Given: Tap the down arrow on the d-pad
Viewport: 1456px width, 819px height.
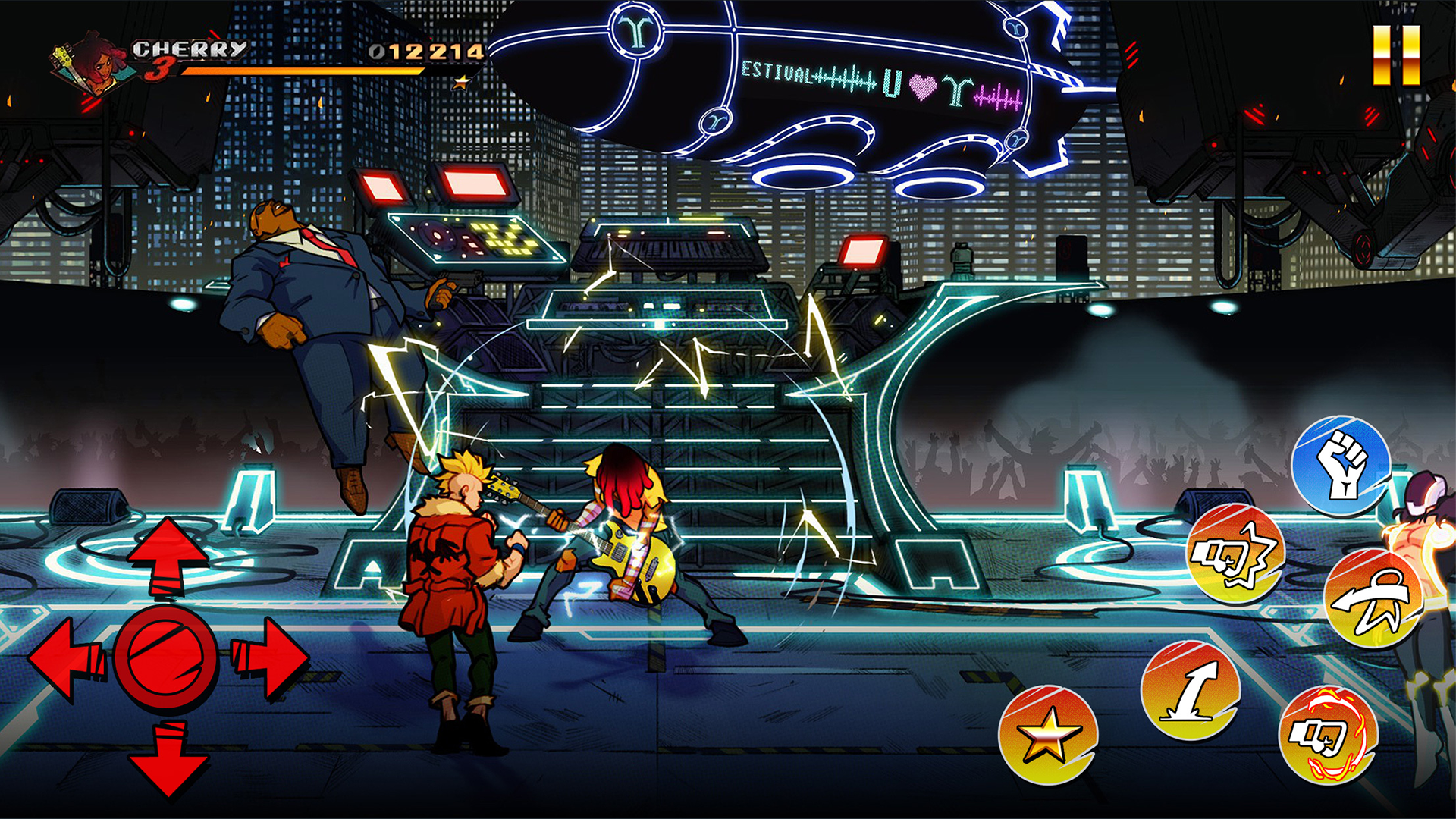Looking at the screenshot, I should coord(168,758).
